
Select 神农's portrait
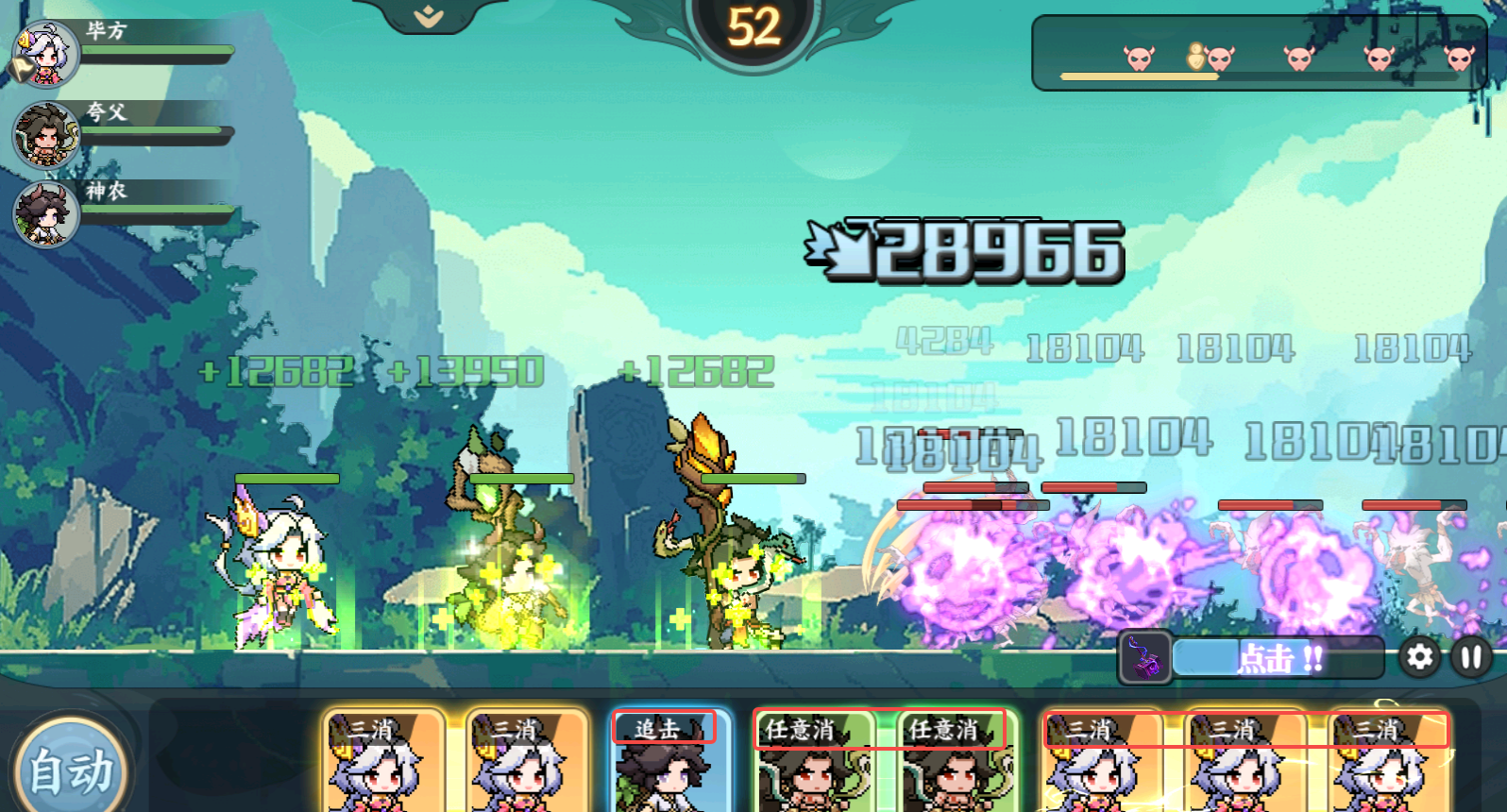pyautogui.click(x=45, y=213)
